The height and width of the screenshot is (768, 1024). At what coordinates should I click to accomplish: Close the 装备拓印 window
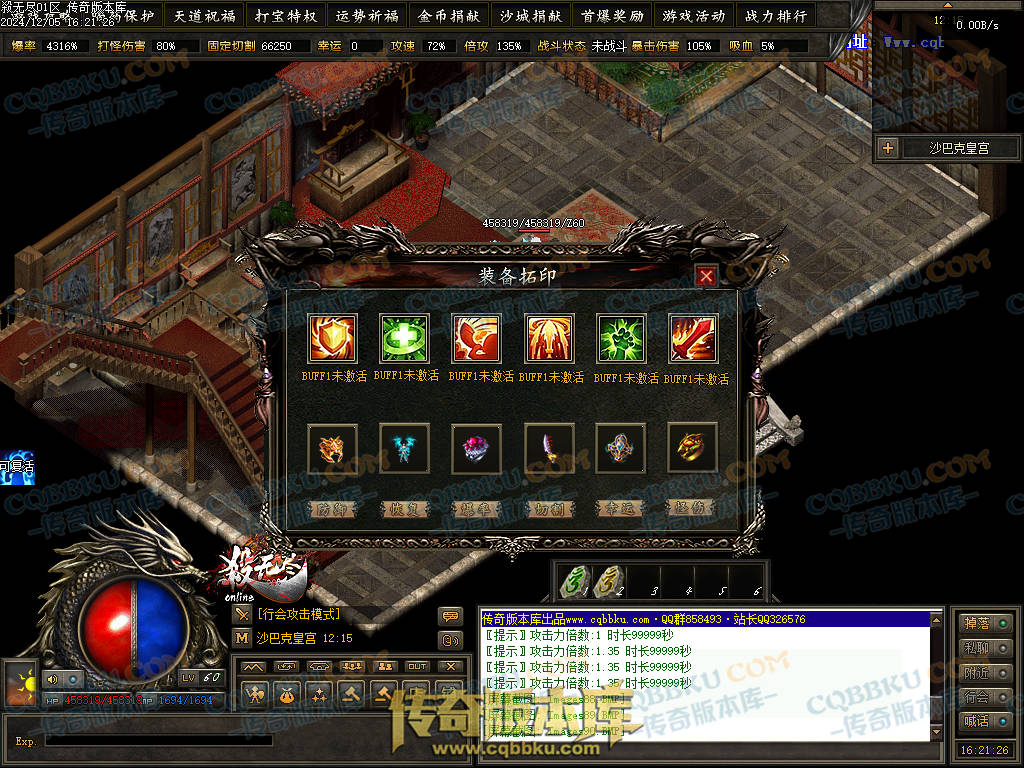706,276
